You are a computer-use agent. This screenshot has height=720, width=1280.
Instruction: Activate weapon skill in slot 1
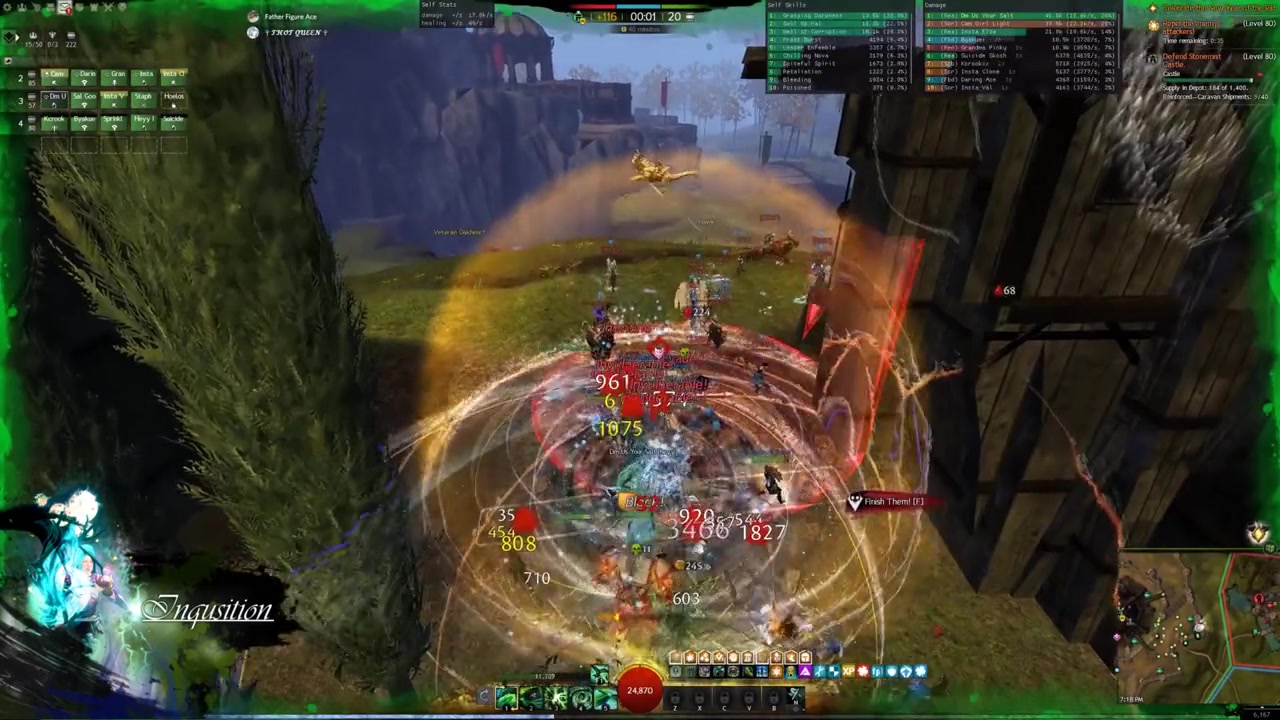click(x=507, y=697)
